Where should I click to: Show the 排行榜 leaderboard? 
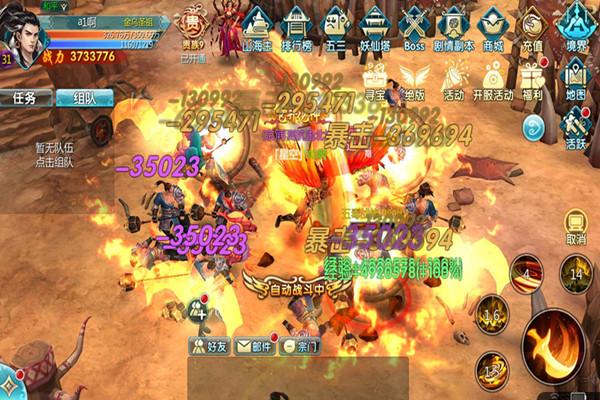[298, 26]
